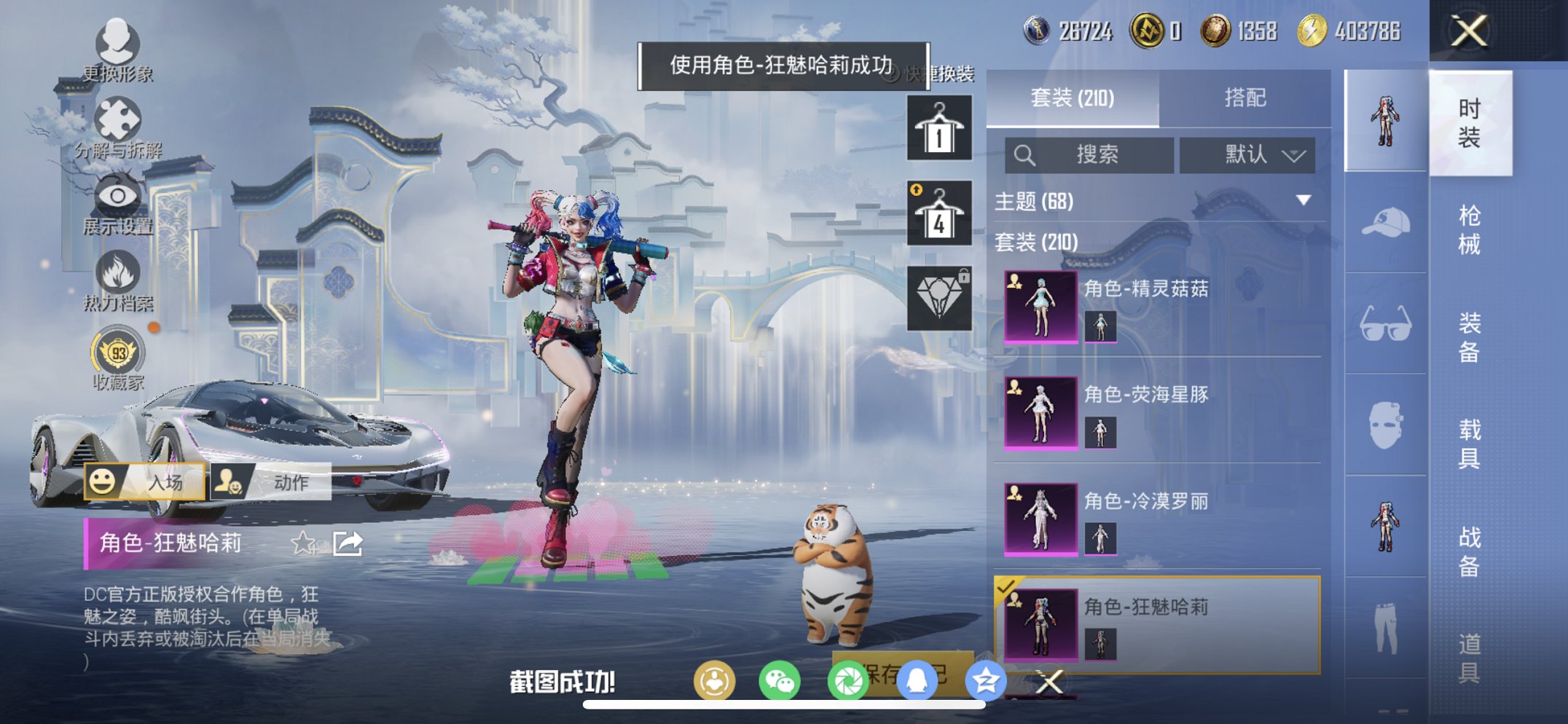Open the 默认 sorting dropdown
The image size is (1568, 724).
[x=1247, y=155]
